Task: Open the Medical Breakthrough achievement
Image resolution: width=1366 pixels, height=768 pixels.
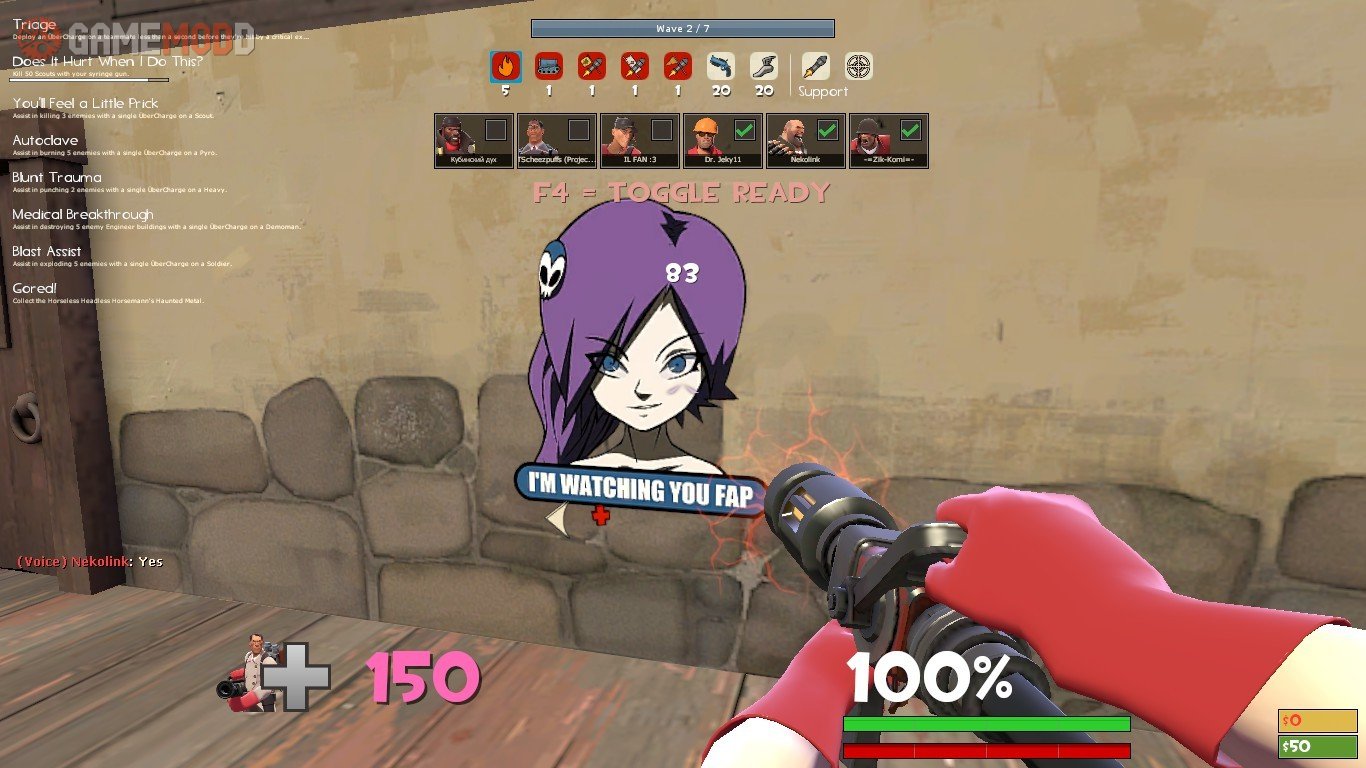Action: (83, 215)
